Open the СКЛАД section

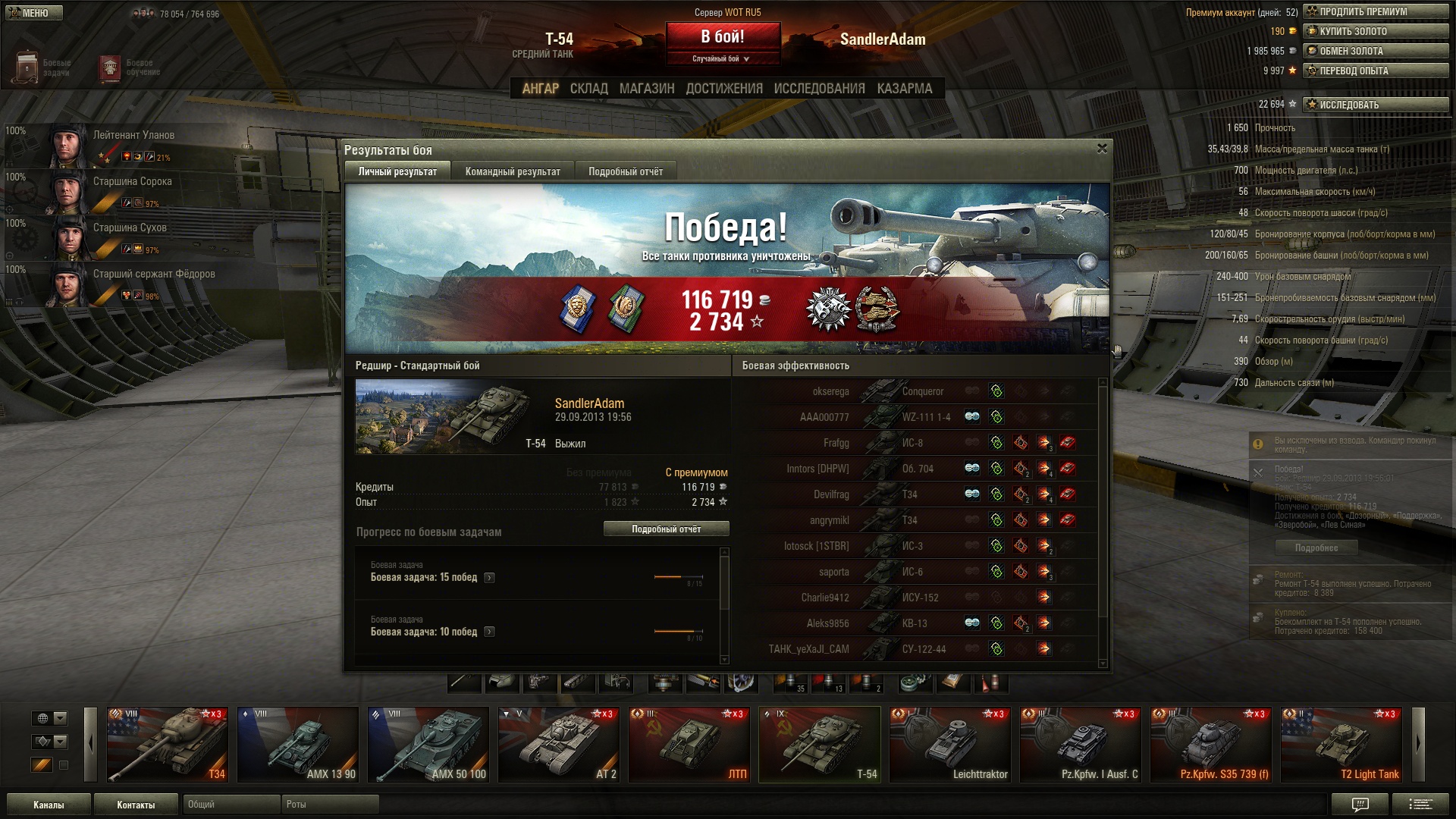click(589, 89)
